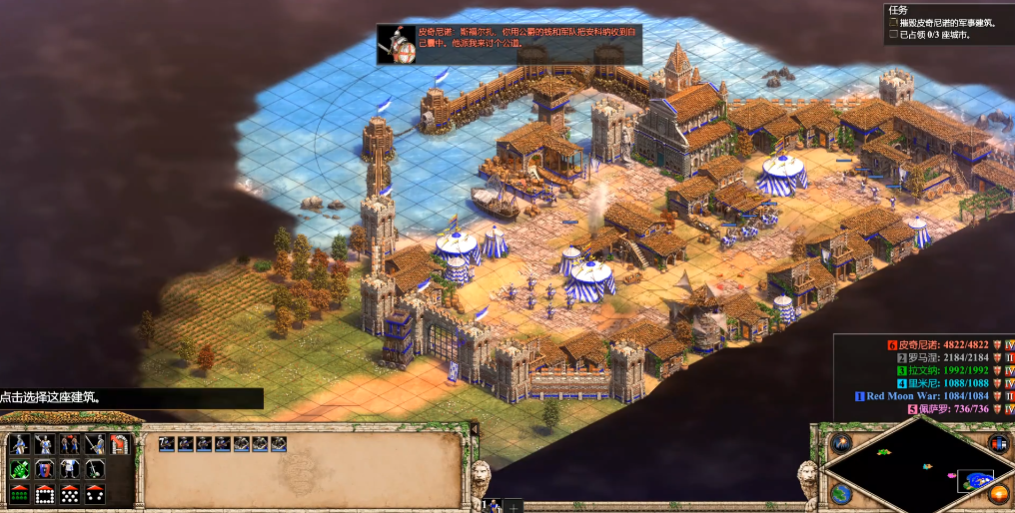Activate the green flag patrol command
Image resolution: width=1015 pixels, height=513 pixels.
[20, 469]
